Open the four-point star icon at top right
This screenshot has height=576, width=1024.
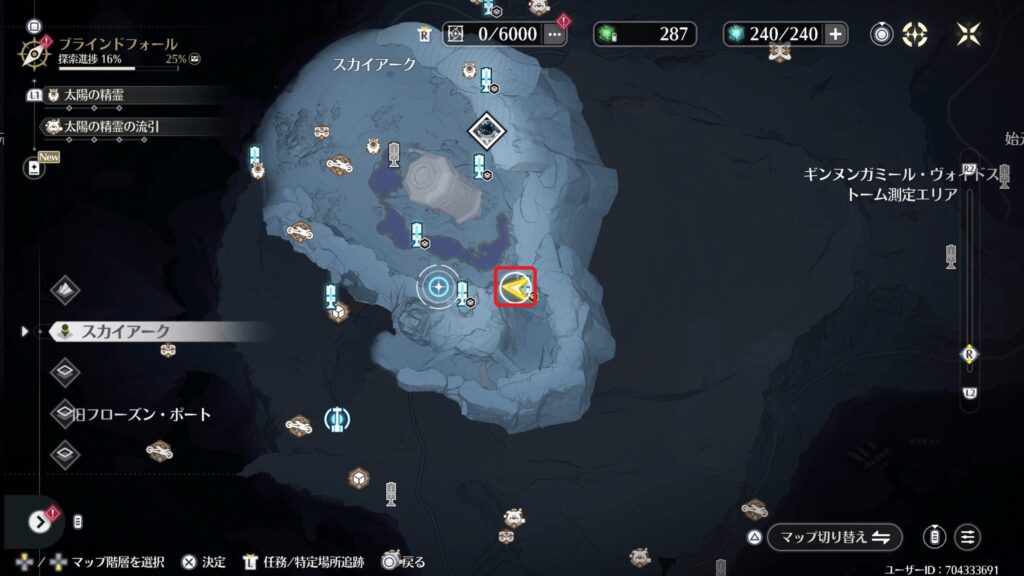(968, 34)
